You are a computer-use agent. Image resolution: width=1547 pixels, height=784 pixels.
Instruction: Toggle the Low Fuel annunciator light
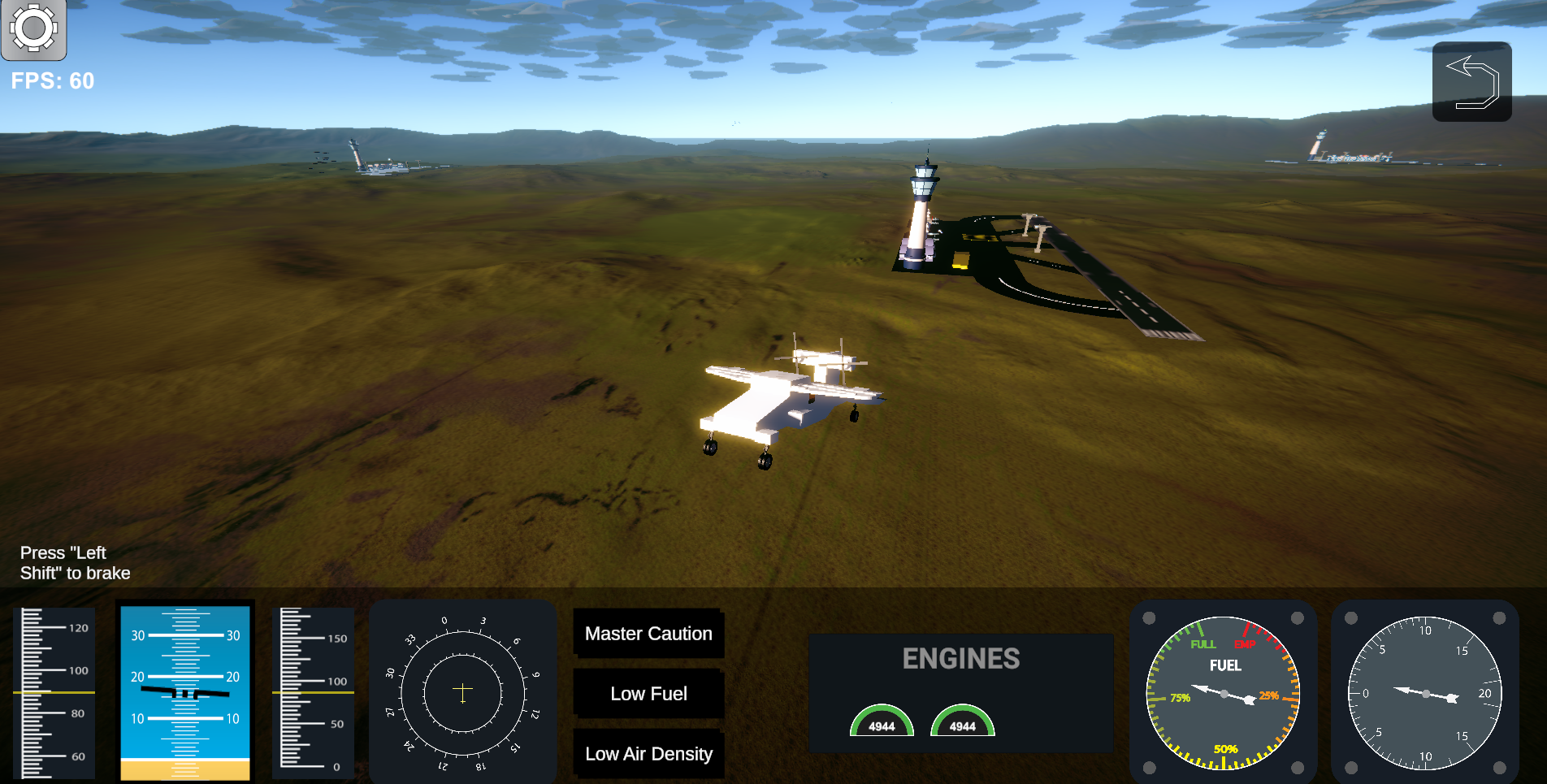(x=648, y=694)
